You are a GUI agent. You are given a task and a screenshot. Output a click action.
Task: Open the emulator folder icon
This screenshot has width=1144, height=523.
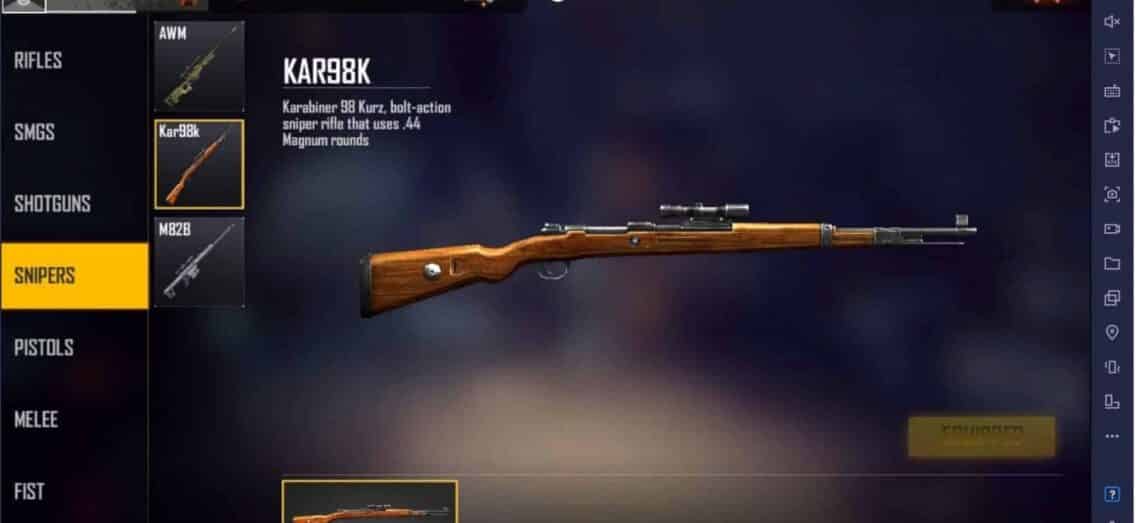1112,264
